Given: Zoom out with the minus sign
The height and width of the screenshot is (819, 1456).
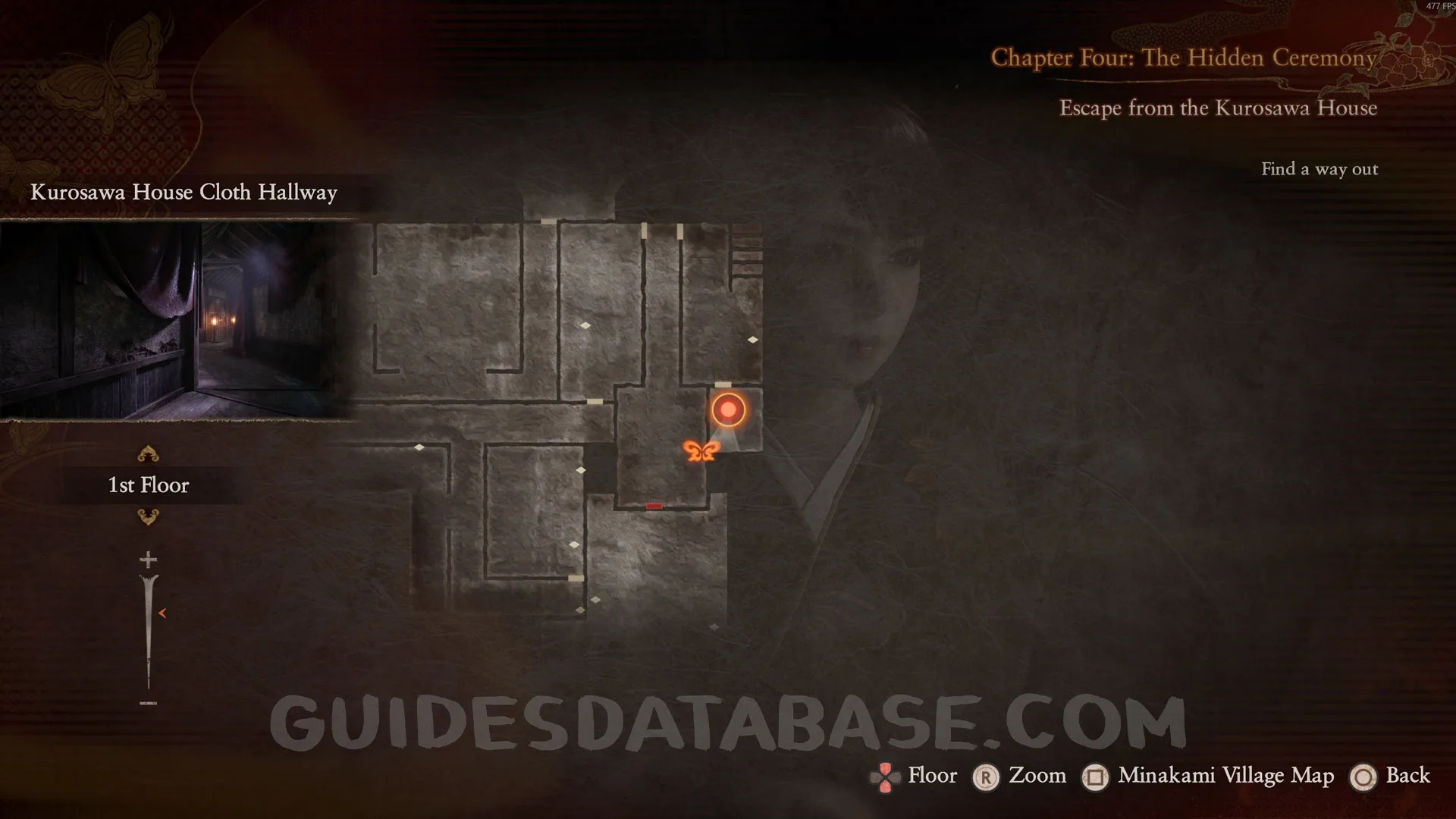Looking at the screenshot, I should pos(148,703).
